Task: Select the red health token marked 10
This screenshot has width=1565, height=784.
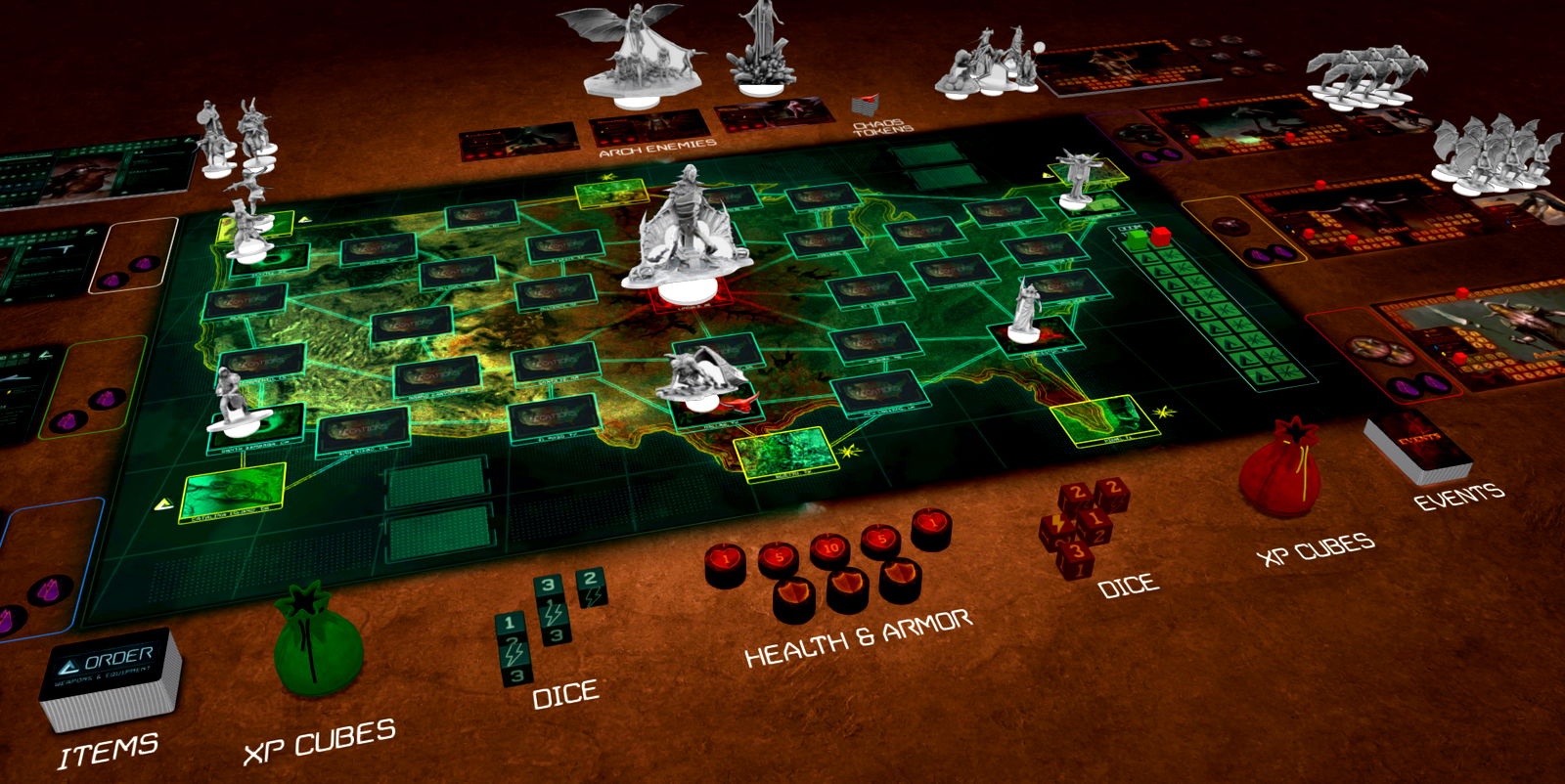Action: pyautogui.click(x=828, y=551)
